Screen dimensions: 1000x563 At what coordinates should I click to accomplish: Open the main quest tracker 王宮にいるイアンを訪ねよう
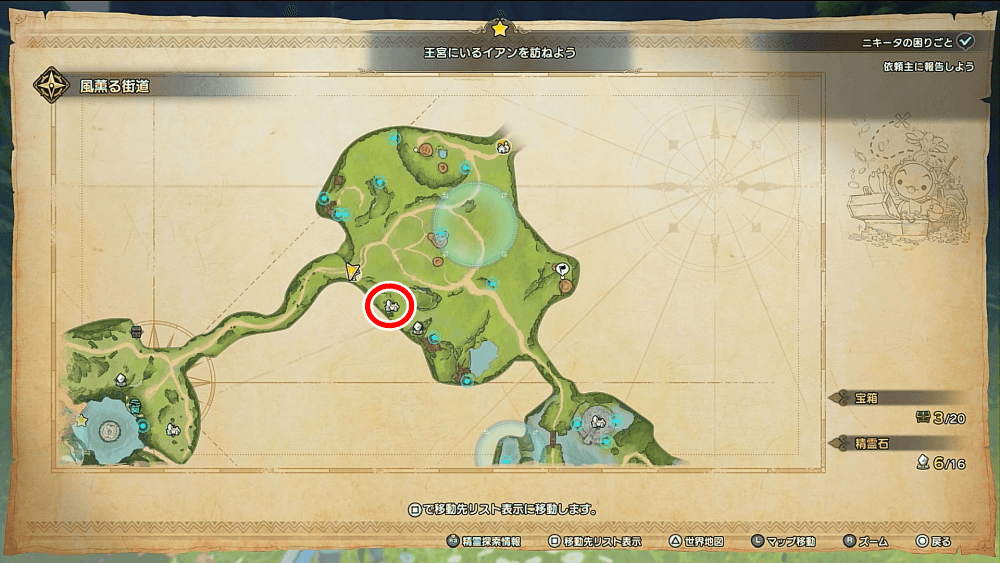(500, 50)
